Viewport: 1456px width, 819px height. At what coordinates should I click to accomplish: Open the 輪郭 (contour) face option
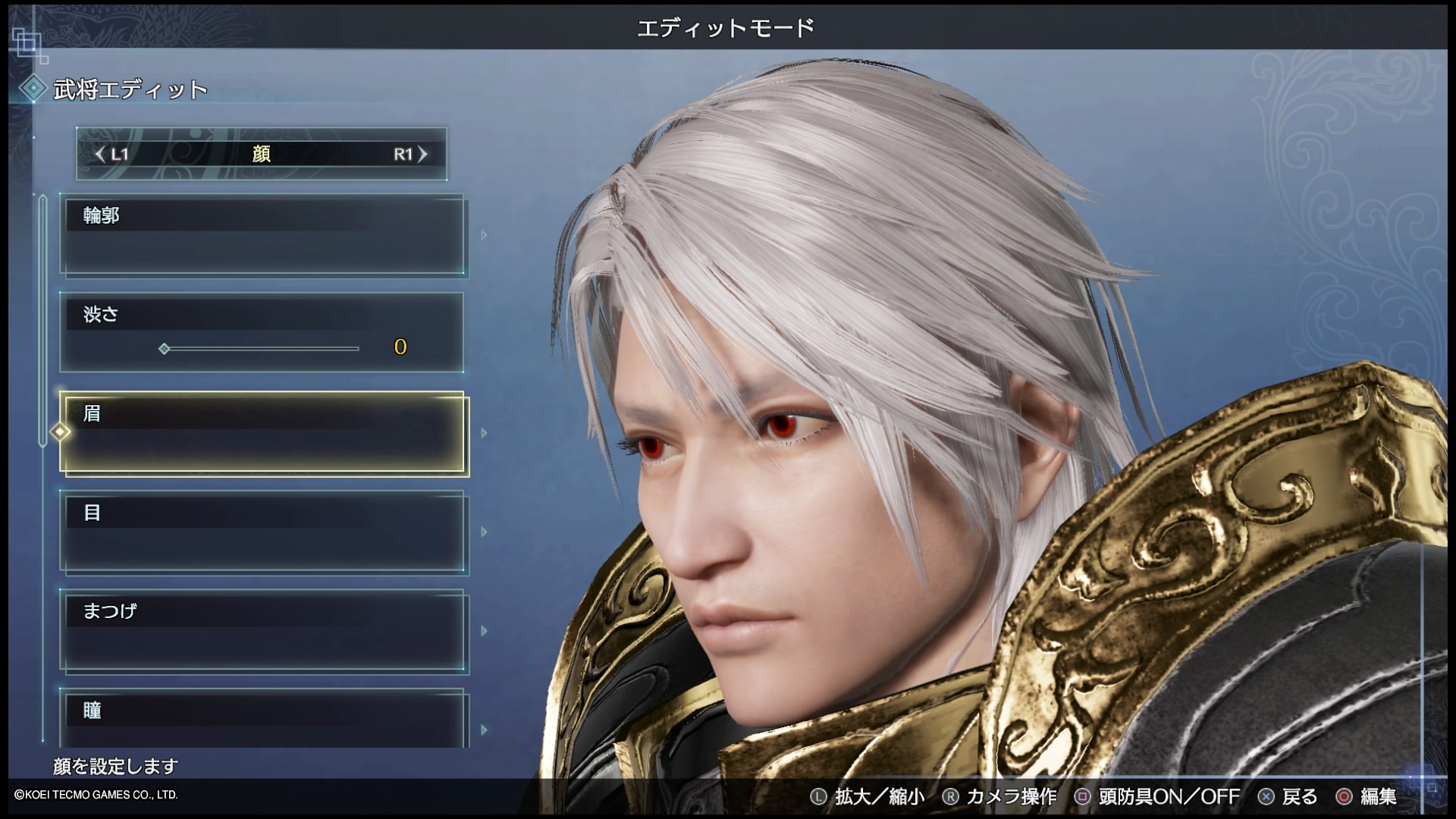click(x=262, y=235)
